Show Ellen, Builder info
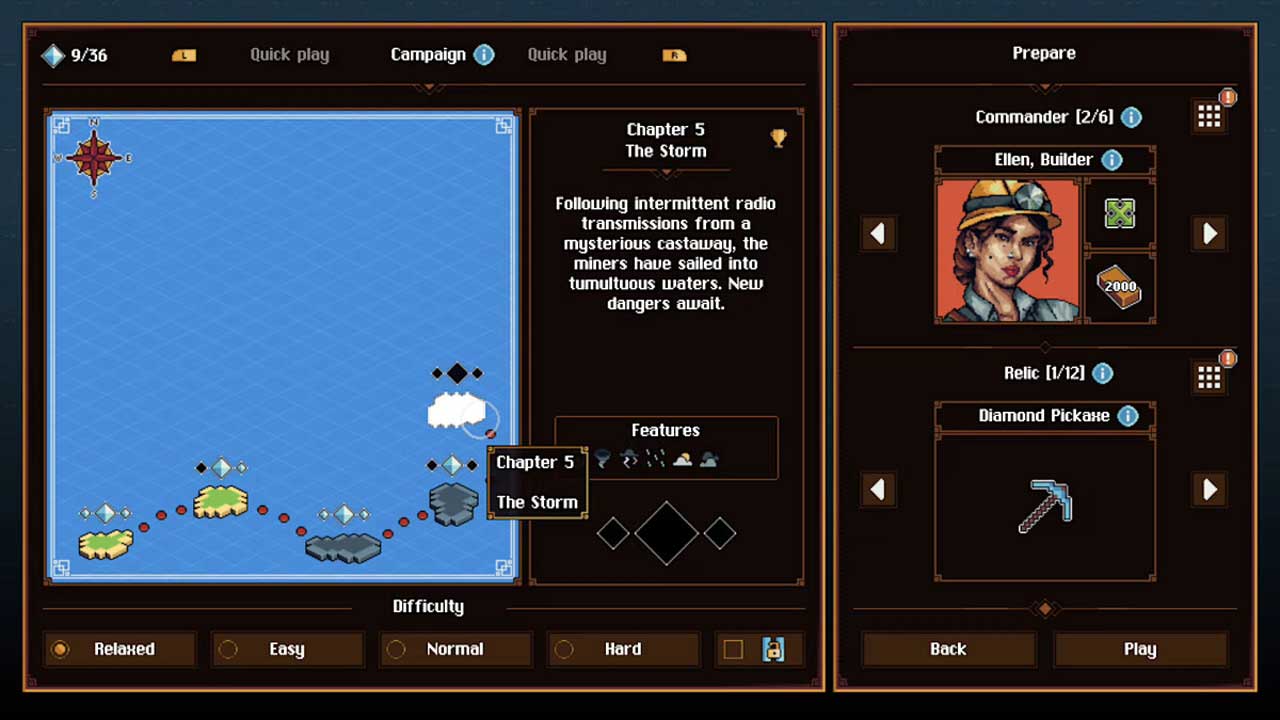 [1111, 160]
